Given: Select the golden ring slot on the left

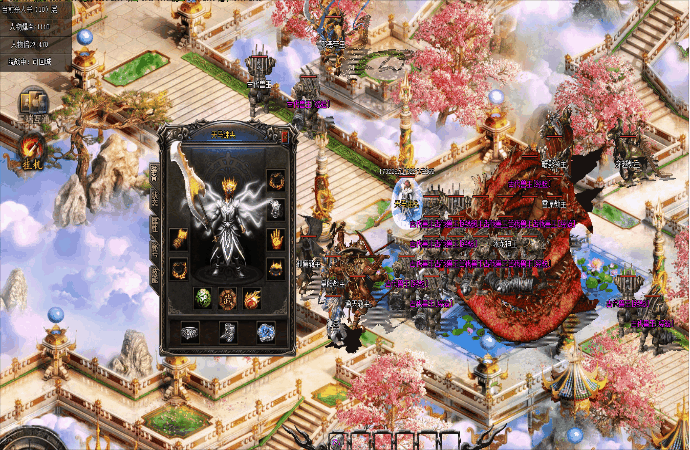Looking at the screenshot, I should pyautogui.click(x=180, y=268).
